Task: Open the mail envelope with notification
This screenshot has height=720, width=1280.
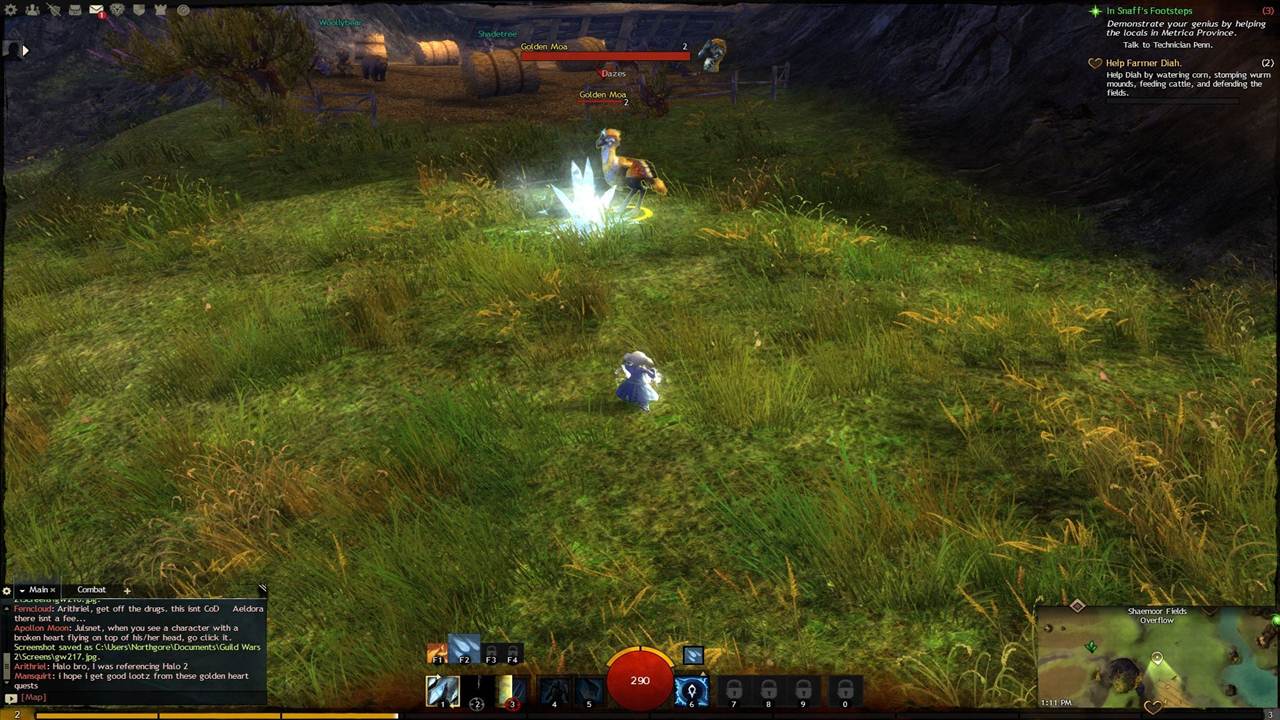Action: point(96,10)
